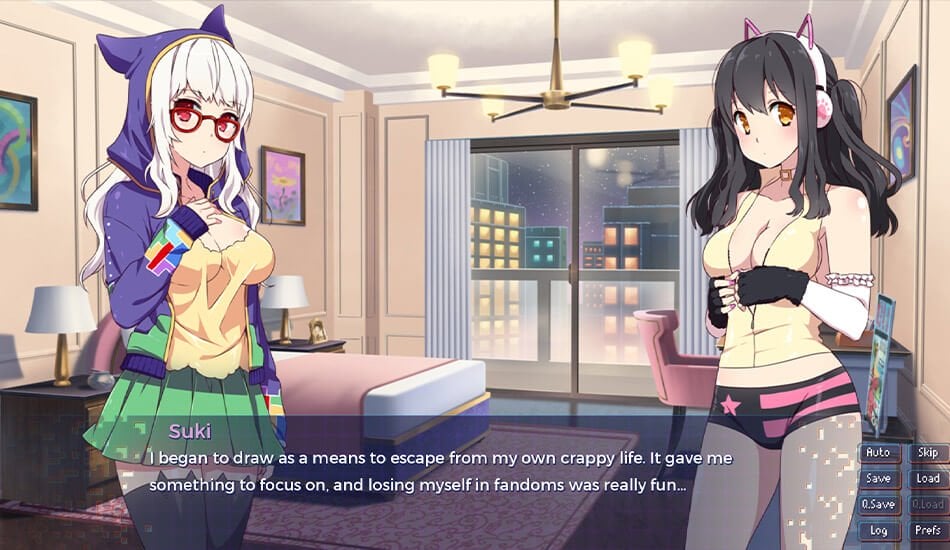Show the dialogue Log
The image size is (950, 550).
878,531
